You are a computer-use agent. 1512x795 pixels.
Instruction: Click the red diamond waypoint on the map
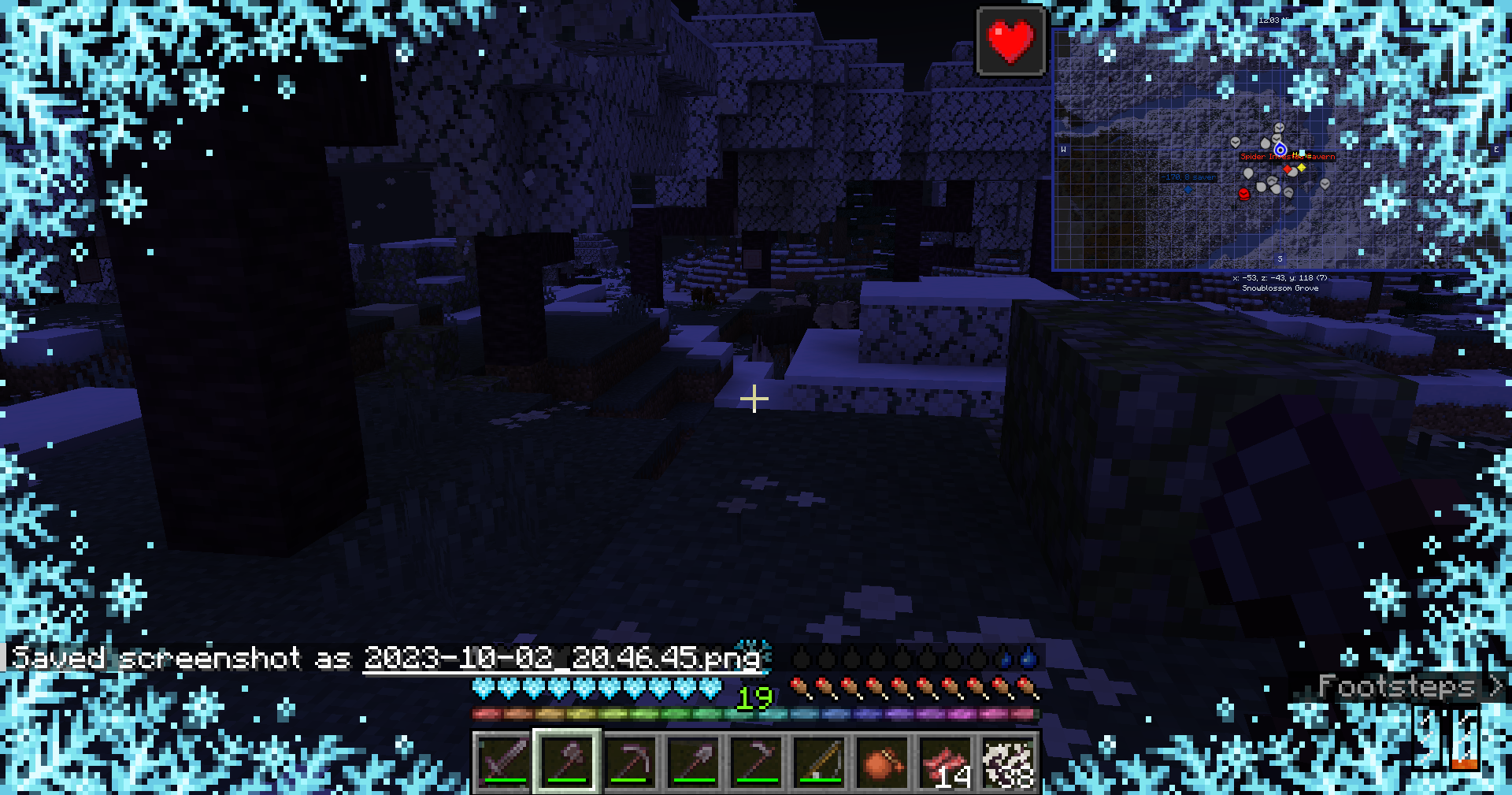(x=1288, y=169)
